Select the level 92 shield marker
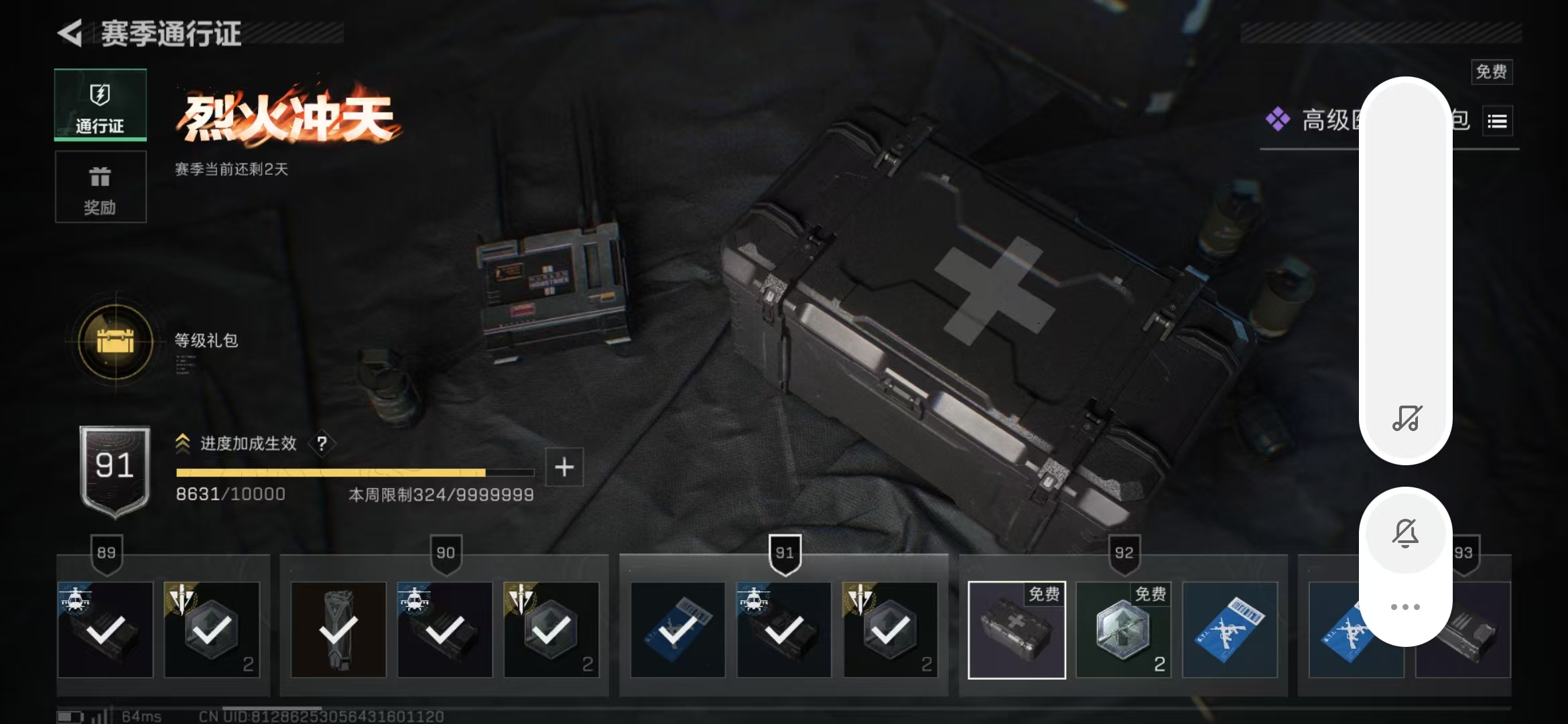The width and height of the screenshot is (1568, 724). point(1124,554)
